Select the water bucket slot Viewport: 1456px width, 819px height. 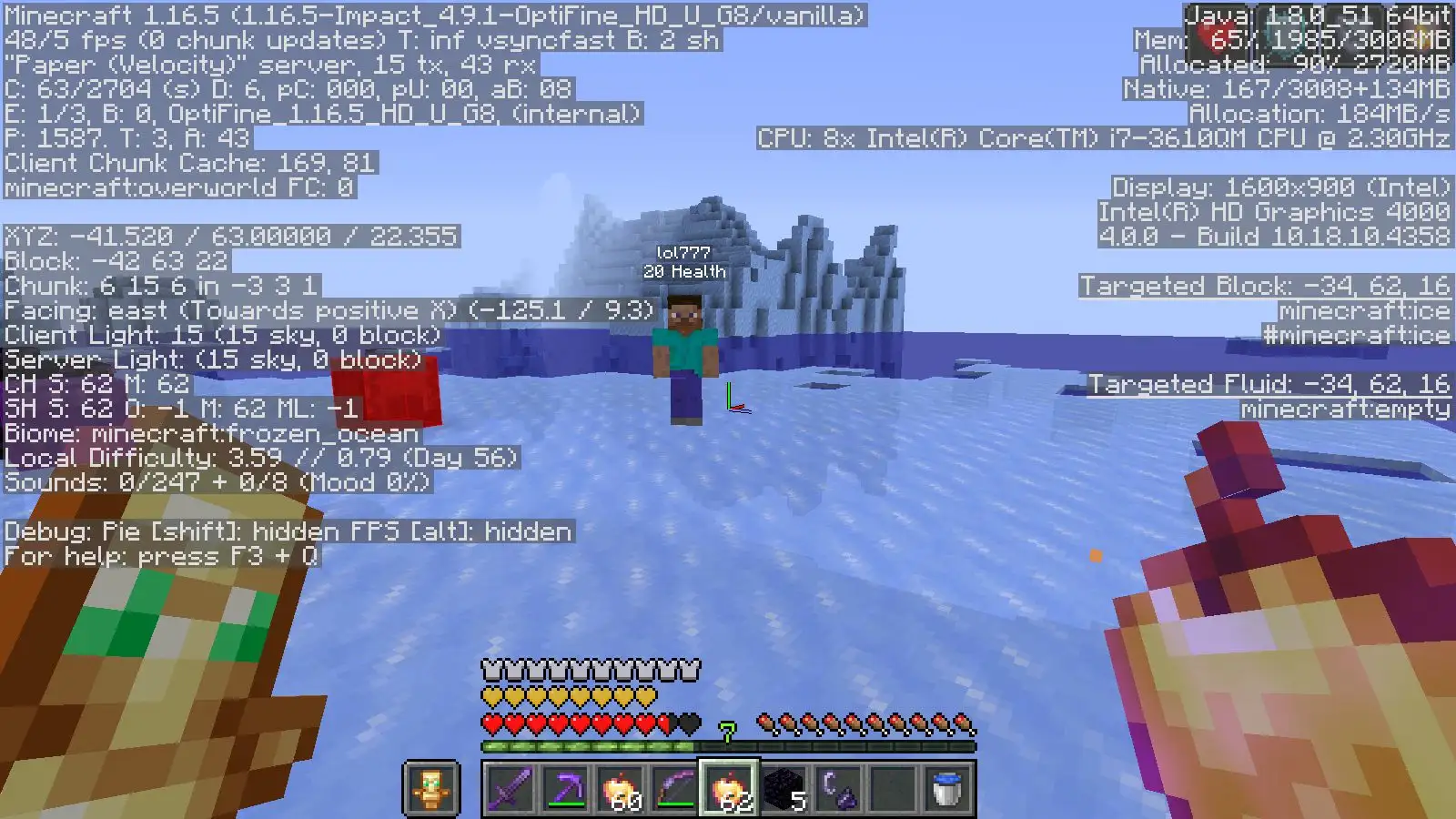click(946, 788)
